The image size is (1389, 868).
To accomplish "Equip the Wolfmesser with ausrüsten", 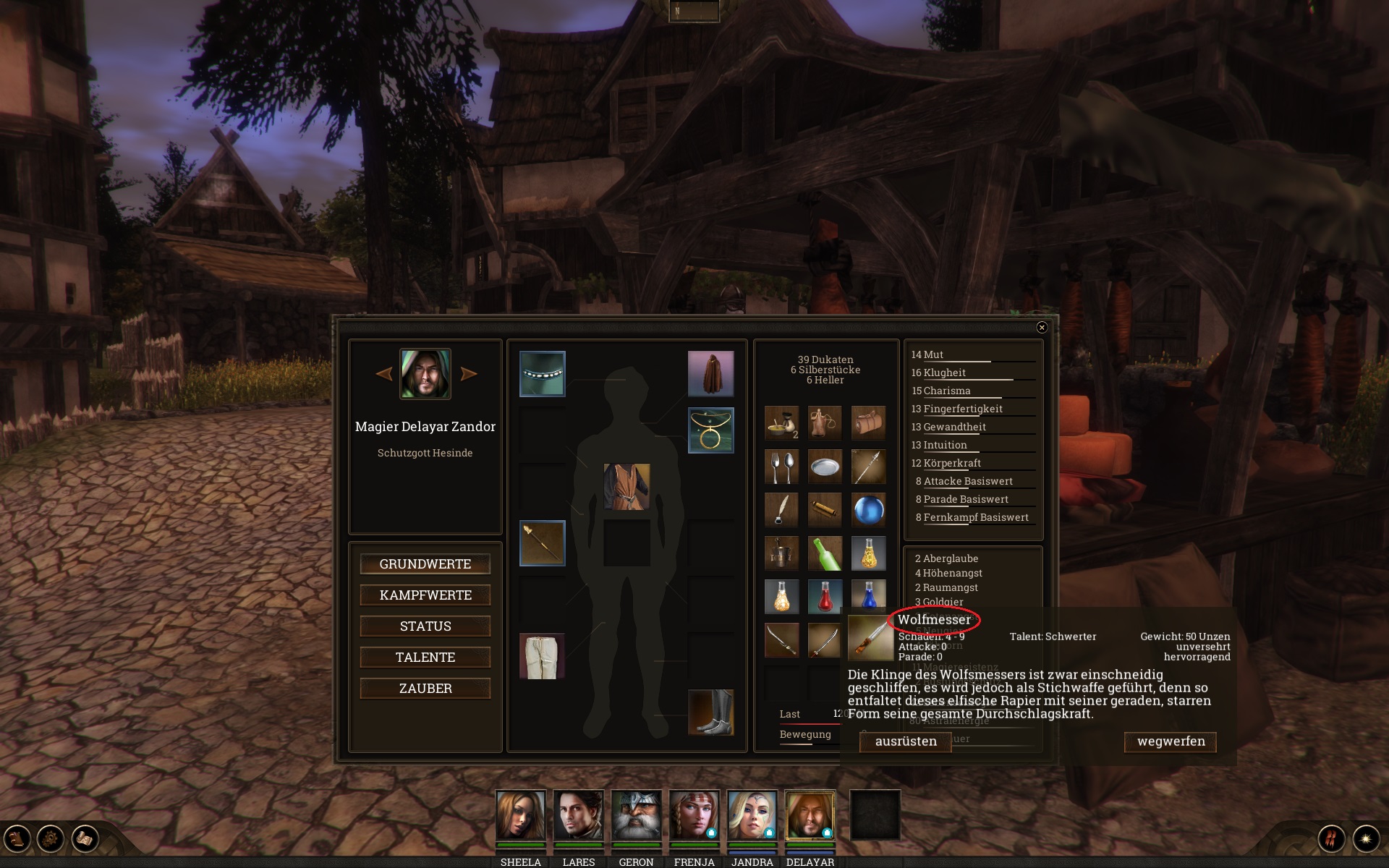I will pyautogui.click(x=905, y=741).
